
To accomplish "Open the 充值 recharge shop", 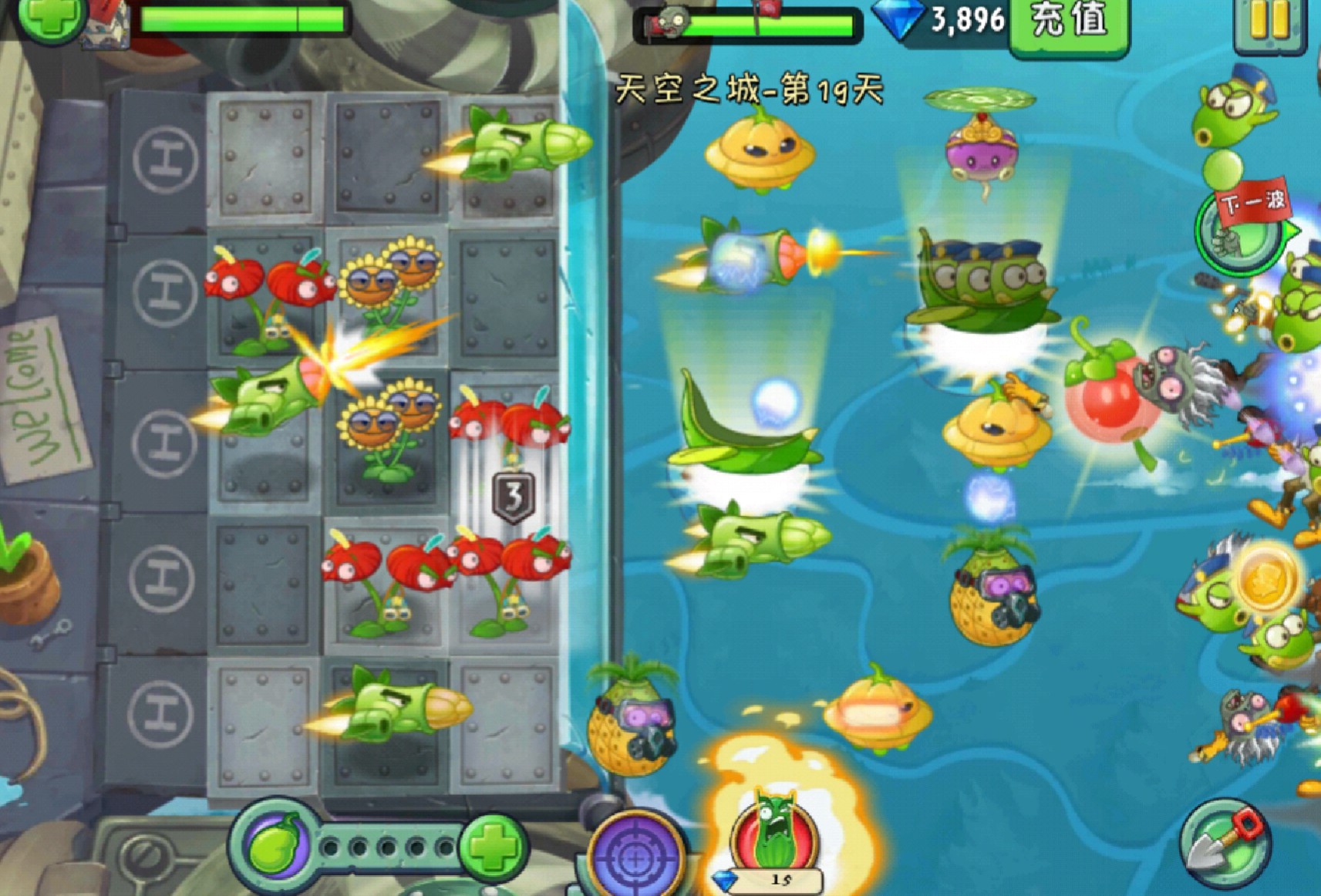I will pyautogui.click(x=1069, y=23).
